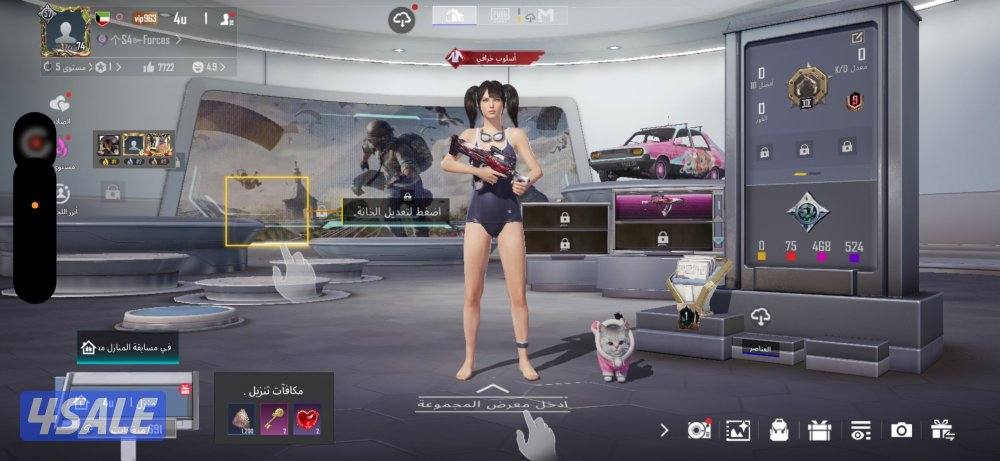Take a screenshot with camera icon
Viewport: 1000px width, 461px height.
pyautogui.click(x=901, y=430)
